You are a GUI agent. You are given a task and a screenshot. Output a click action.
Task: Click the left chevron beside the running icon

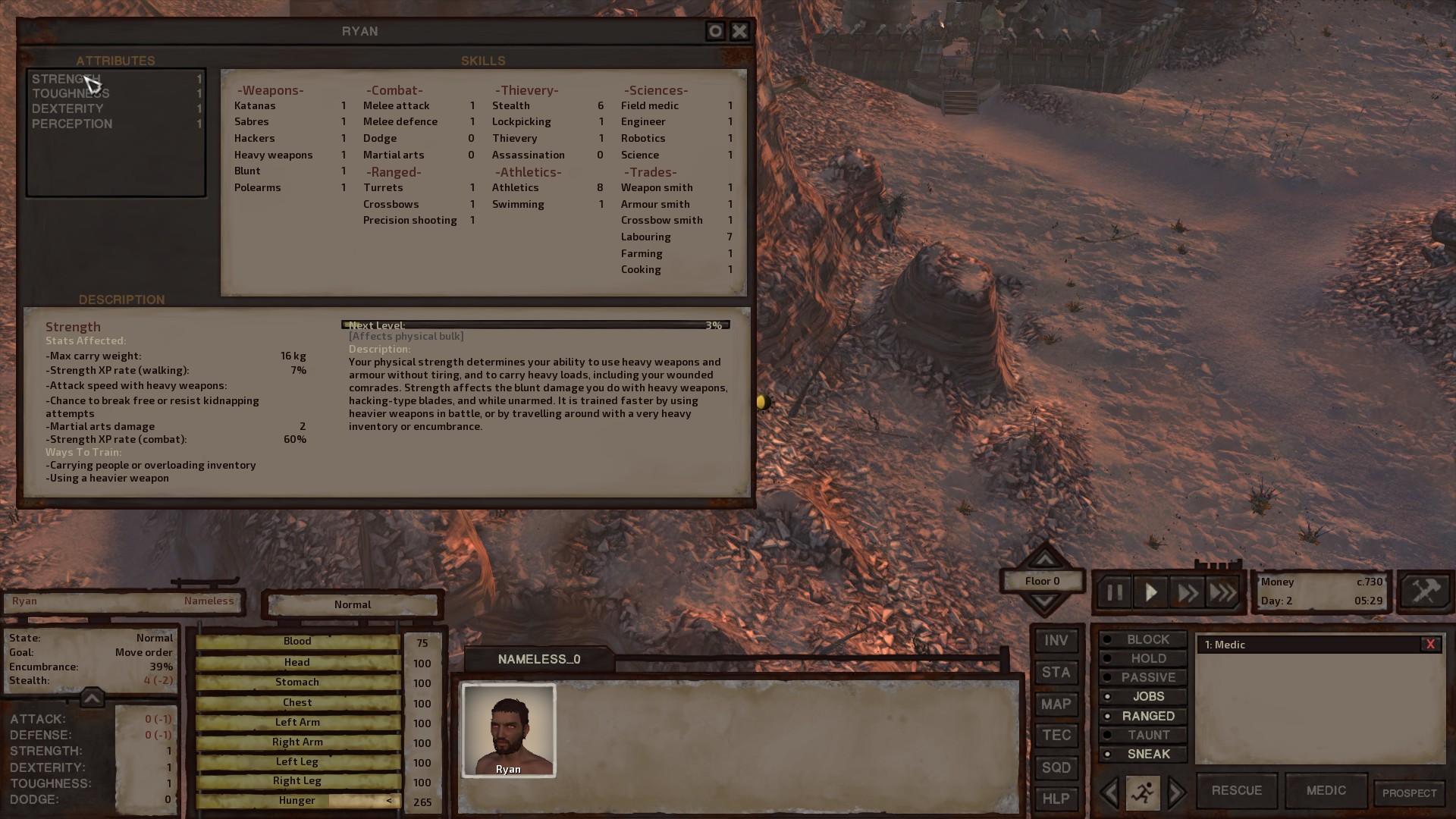1110,792
